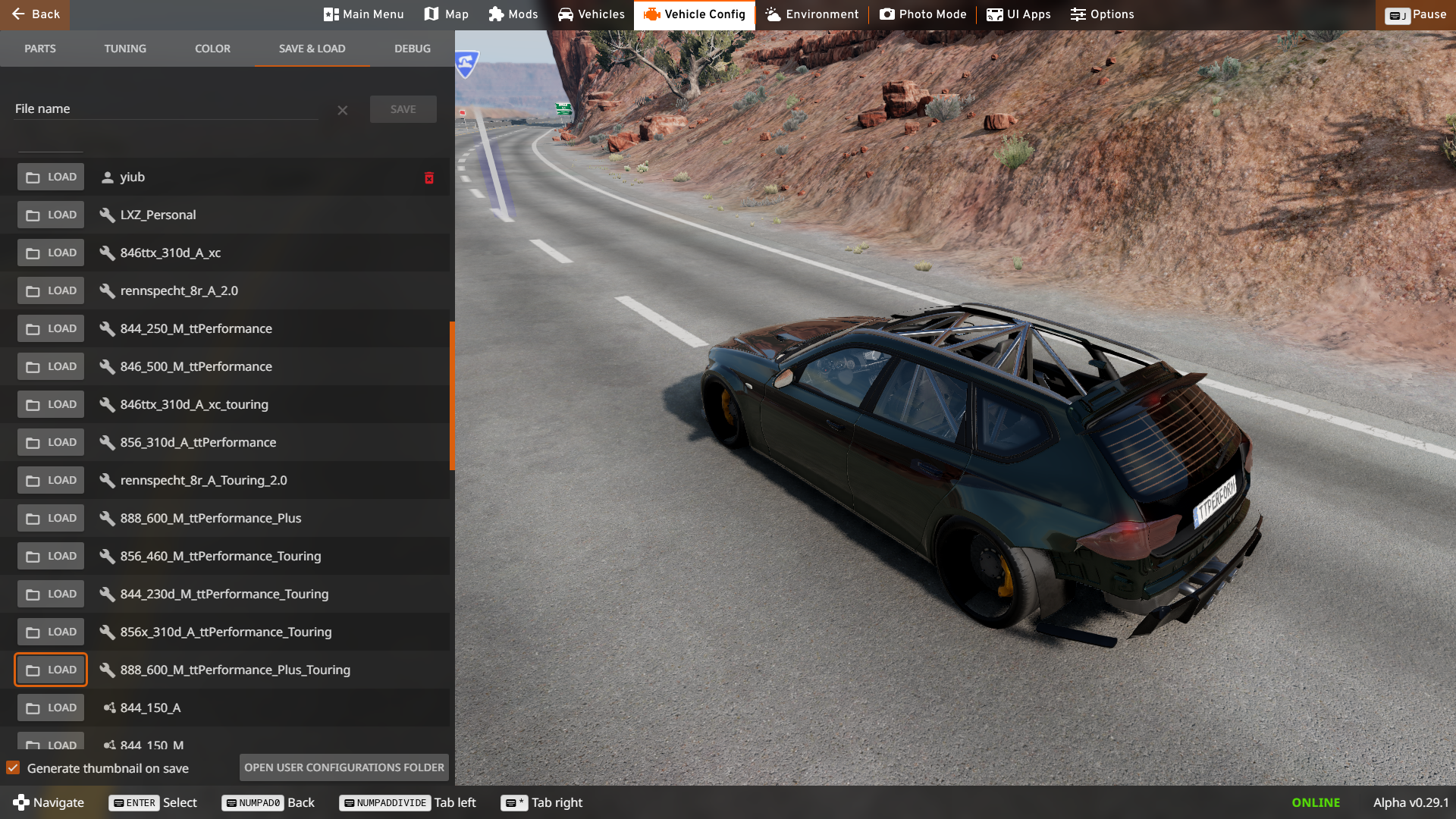Screen dimensions: 1456x819
Task: Toggle Generate thumbnail on save checkbox
Action: click(x=13, y=768)
